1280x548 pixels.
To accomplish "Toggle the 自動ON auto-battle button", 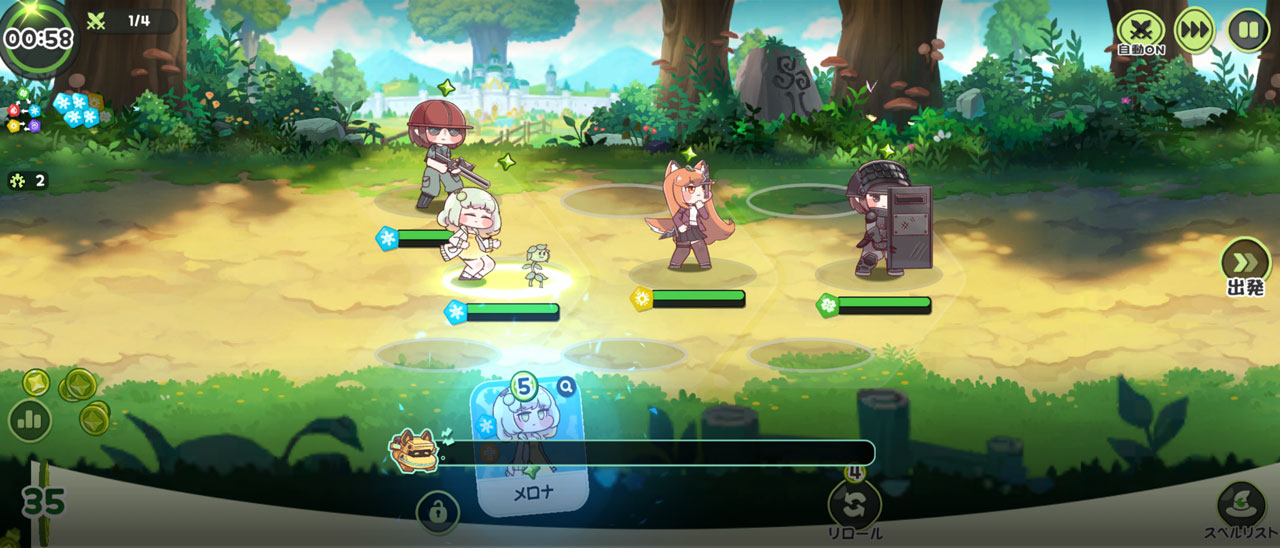I will coord(1140,30).
